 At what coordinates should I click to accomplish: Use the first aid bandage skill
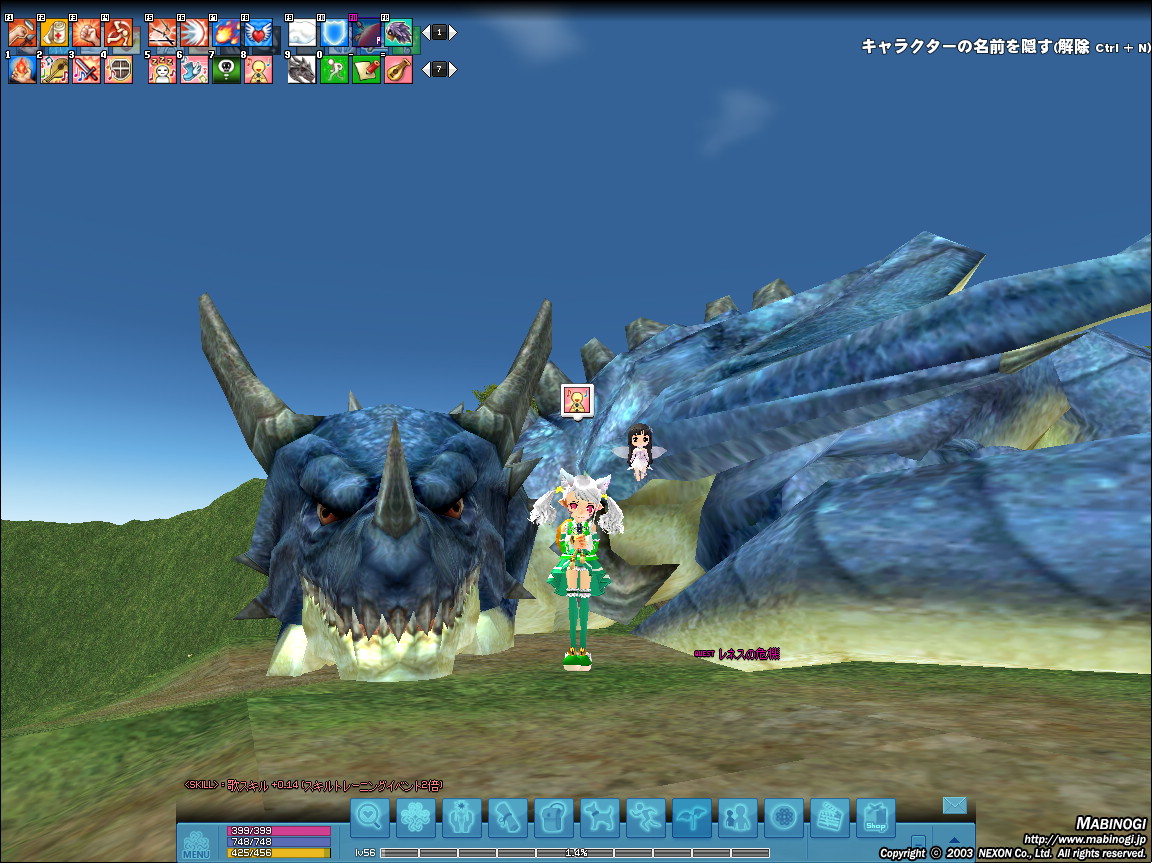point(54,33)
